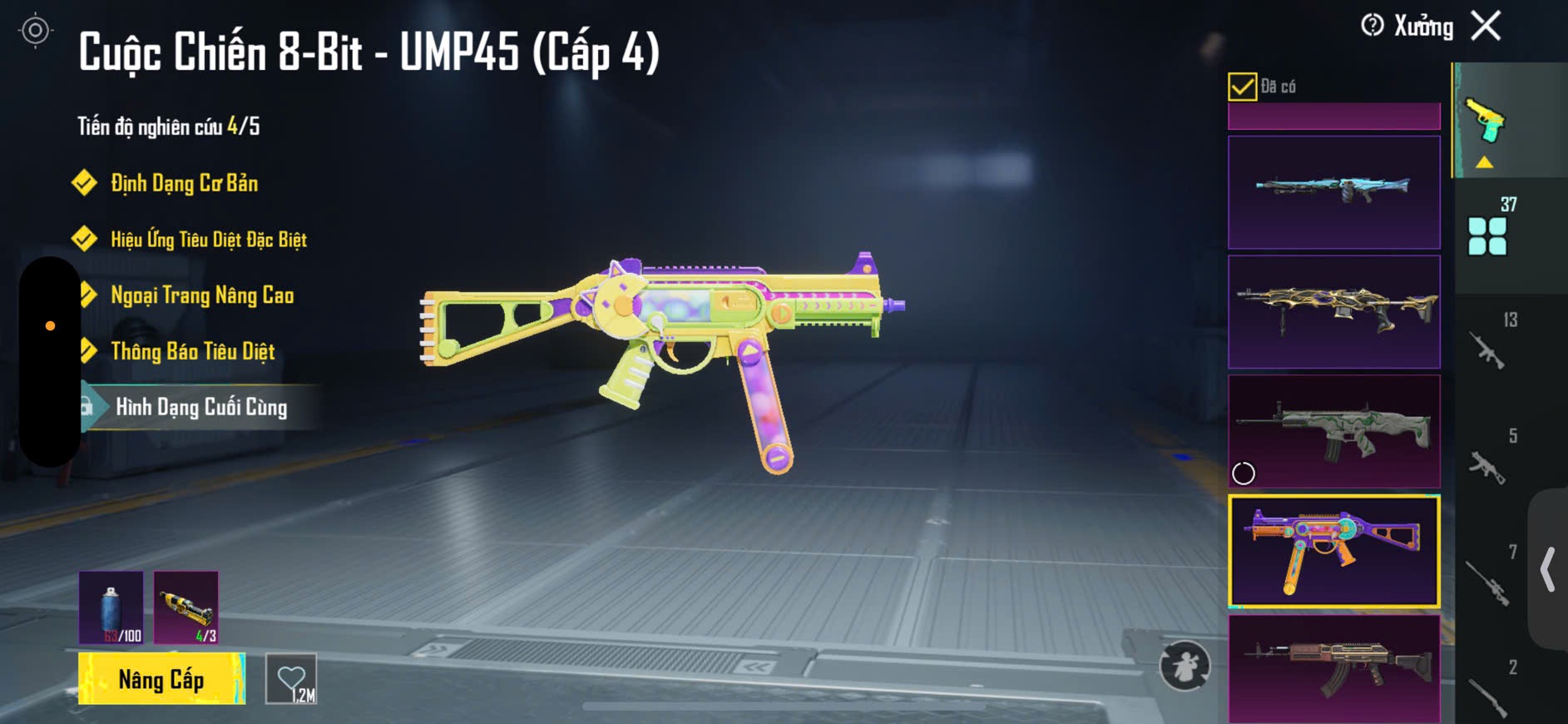The width and height of the screenshot is (1568, 724).
Task: Choose the brown AK rifle skin thumbnail
Action: (1333, 668)
